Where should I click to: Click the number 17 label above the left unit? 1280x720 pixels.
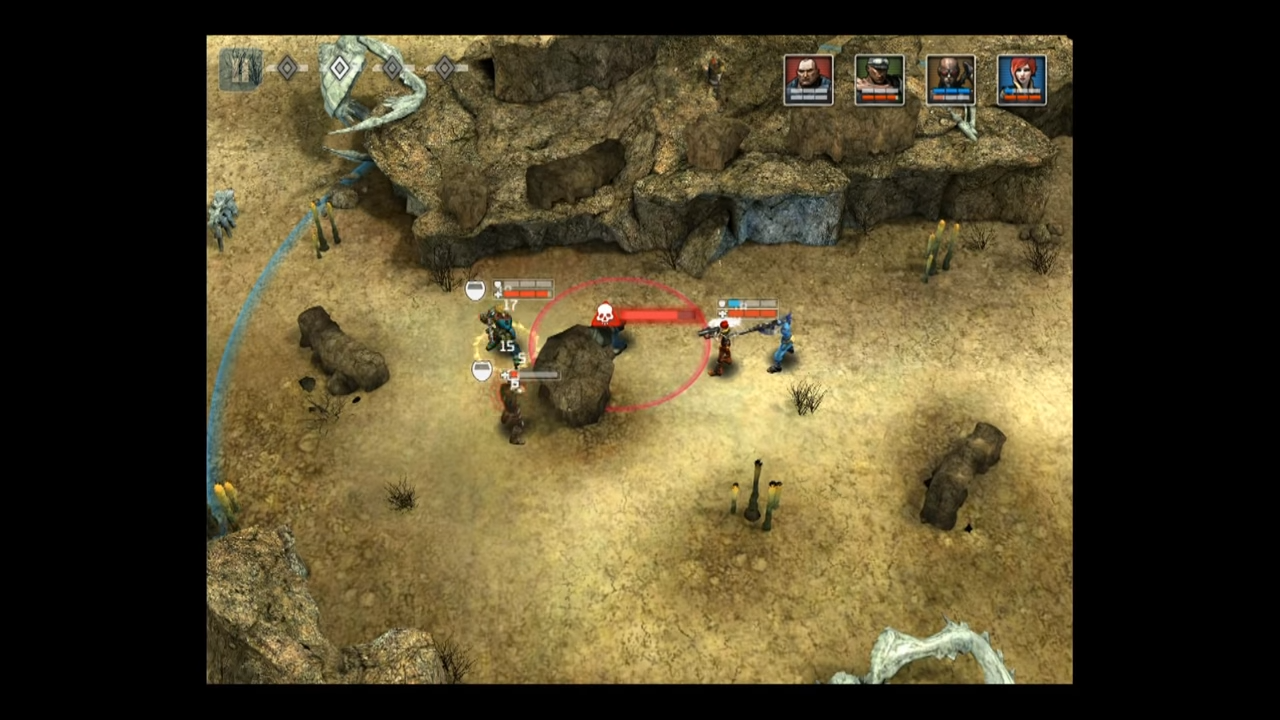(x=510, y=303)
